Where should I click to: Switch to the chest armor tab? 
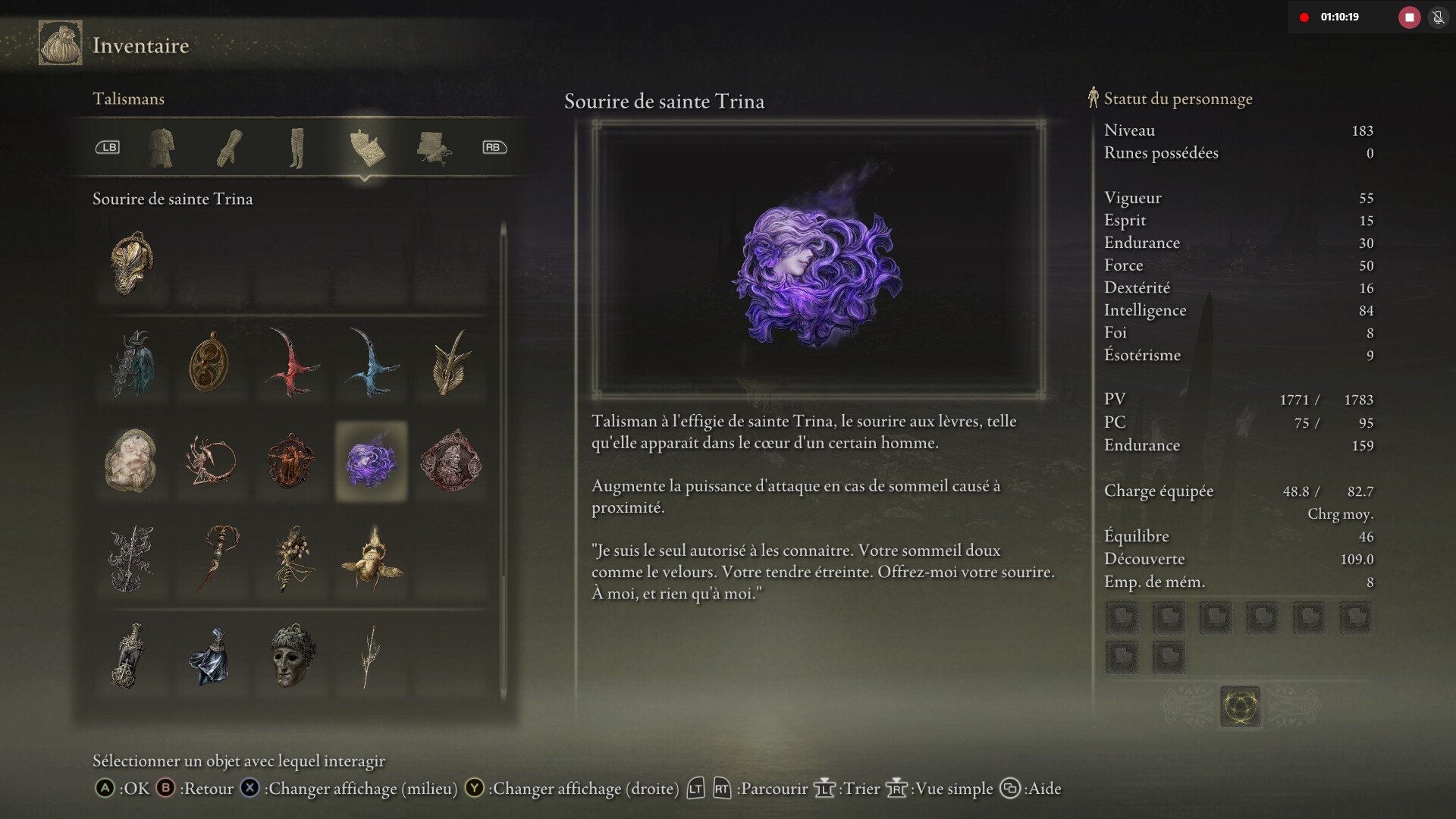(x=161, y=147)
